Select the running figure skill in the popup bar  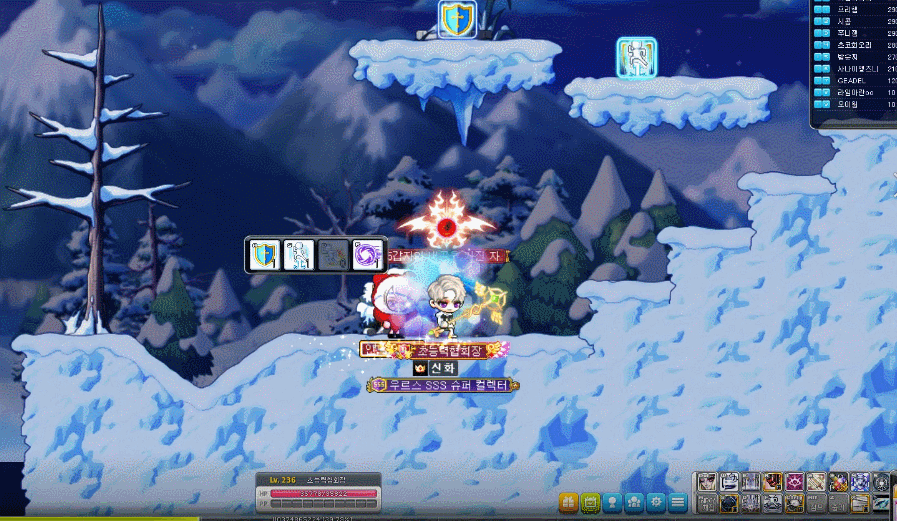pyautogui.click(x=299, y=255)
